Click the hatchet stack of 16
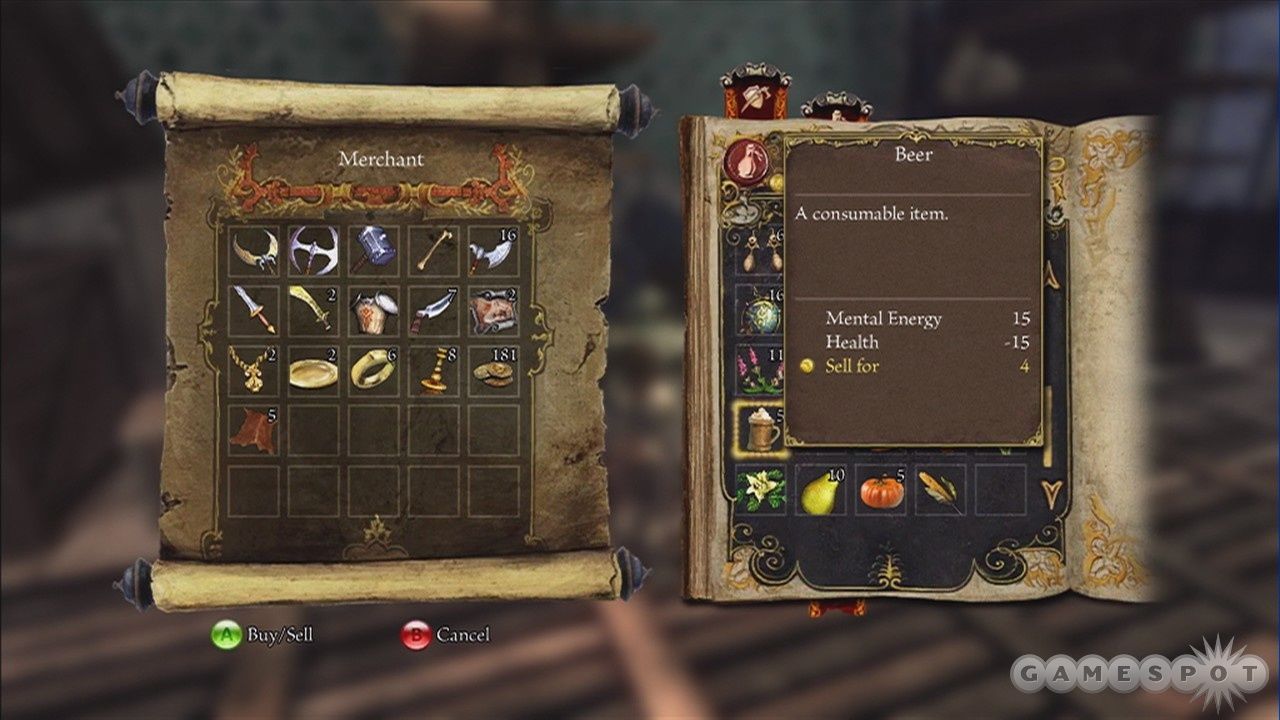 (x=493, y=250)
